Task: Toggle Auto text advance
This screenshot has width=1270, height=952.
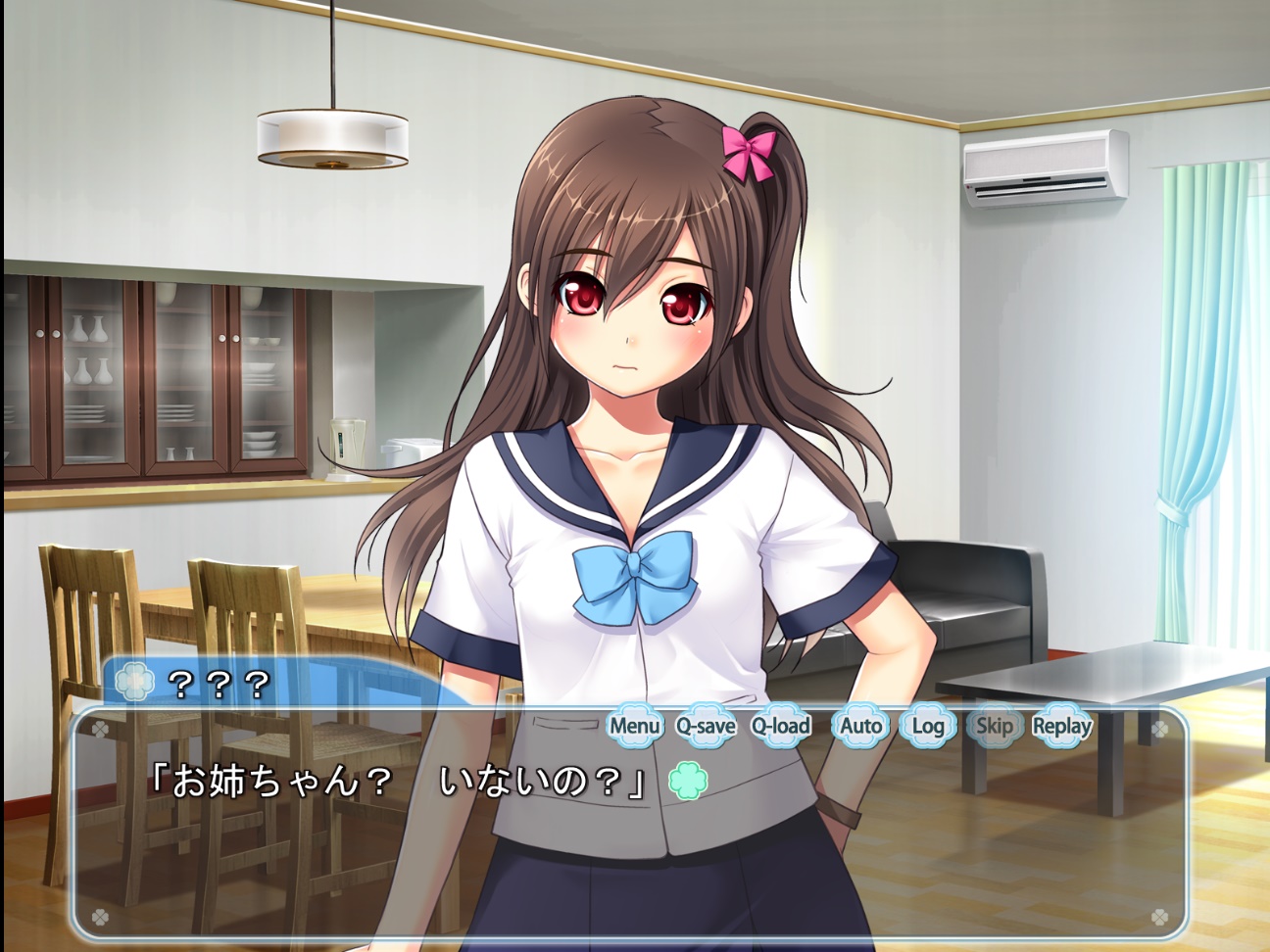Action: pyautogui.click(x=860, y=727)
